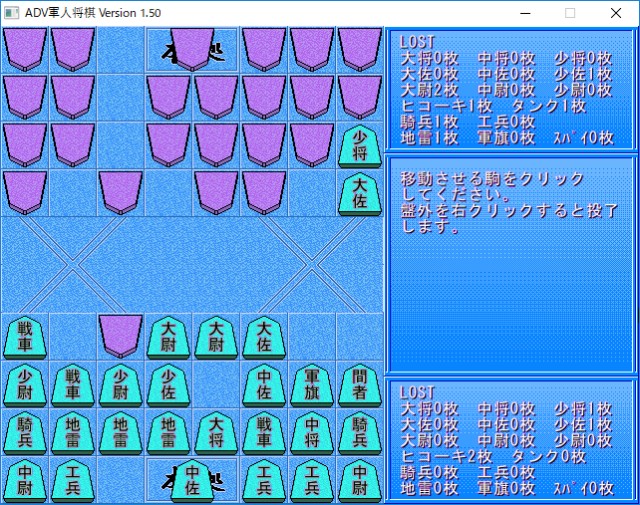Choose the 中佐 on the bottom headquarters
640x505 pixels.
pyautogui.click(x=192, y=481)
